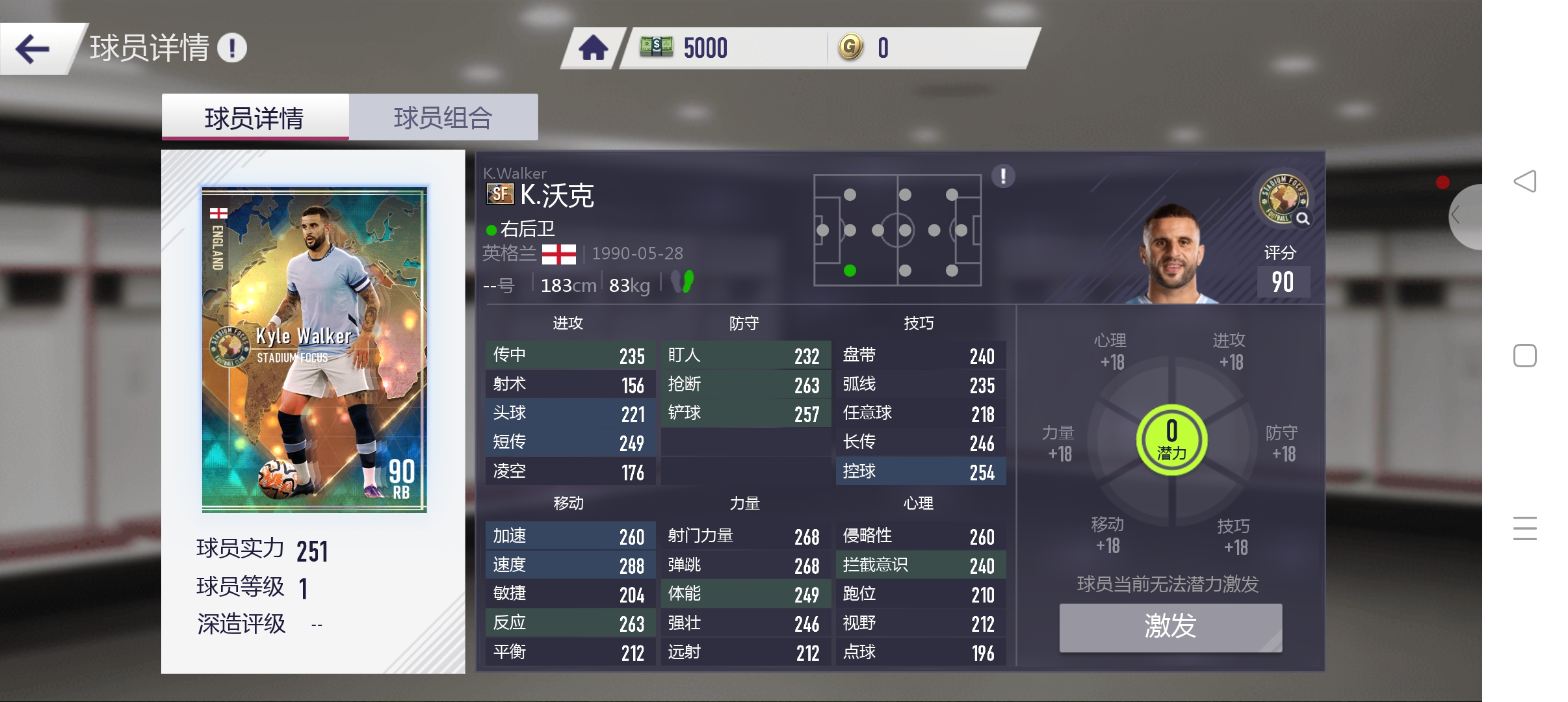The height and width of the screenshot is (702, 1568).
Task: Click the green 潜力 potential circle
Action: pos(1171,440)
